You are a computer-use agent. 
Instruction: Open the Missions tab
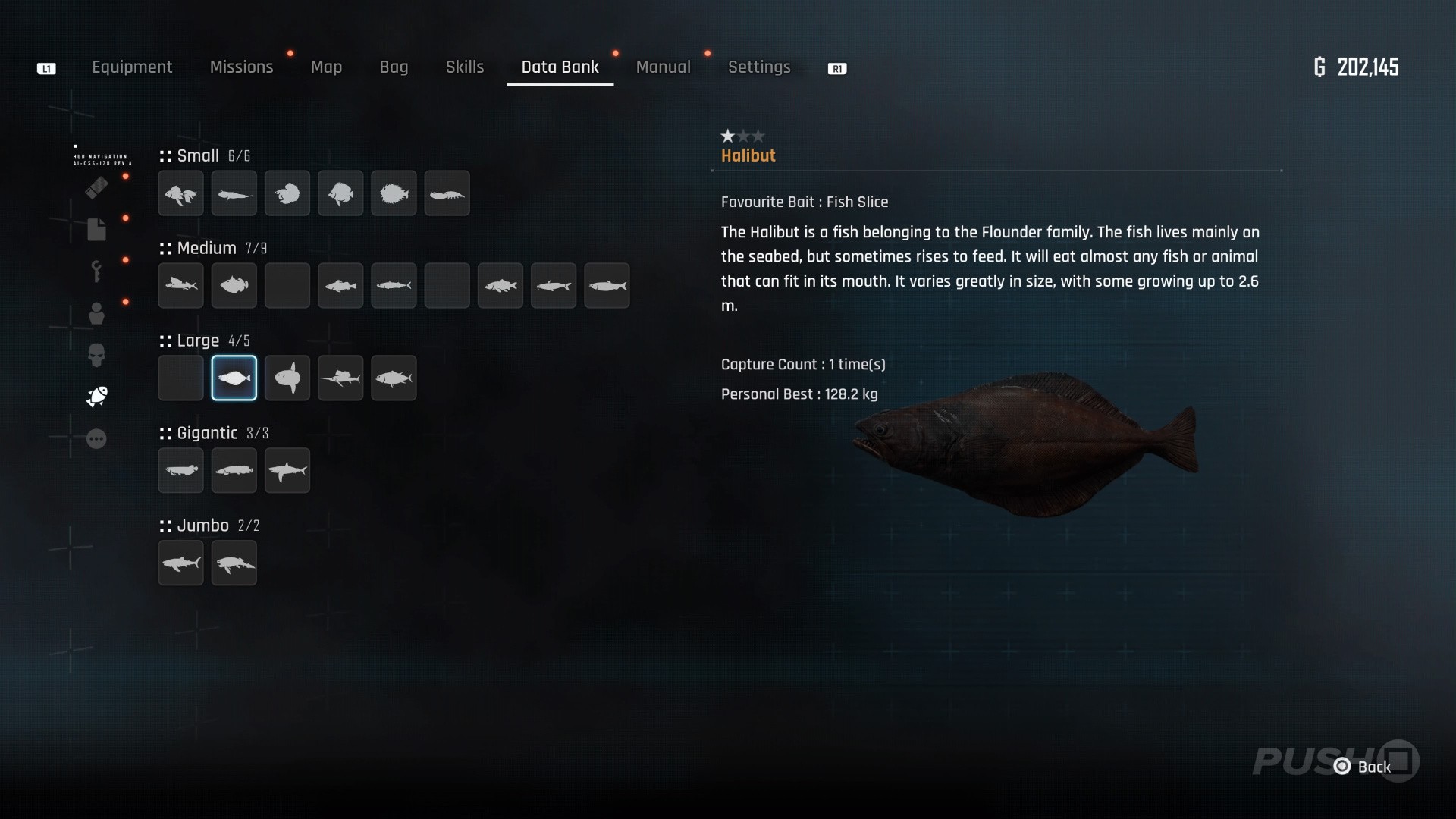(x=241, y=67)
